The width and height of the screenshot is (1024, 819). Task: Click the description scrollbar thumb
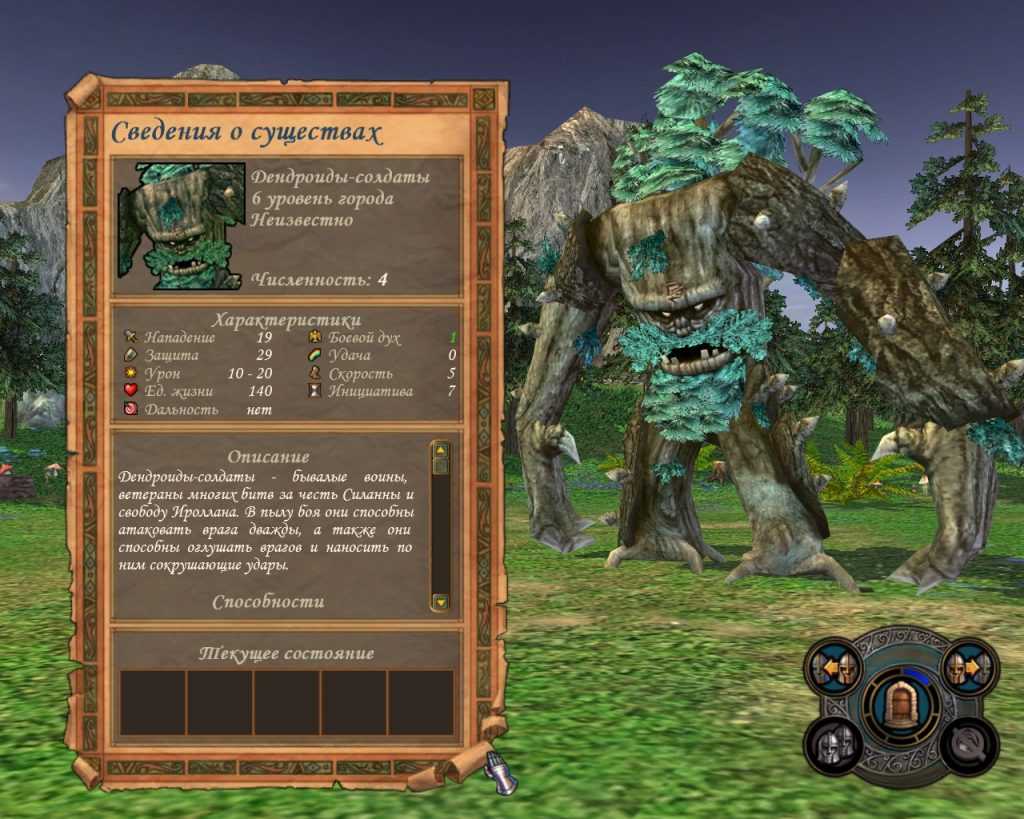tap(440, 465)
